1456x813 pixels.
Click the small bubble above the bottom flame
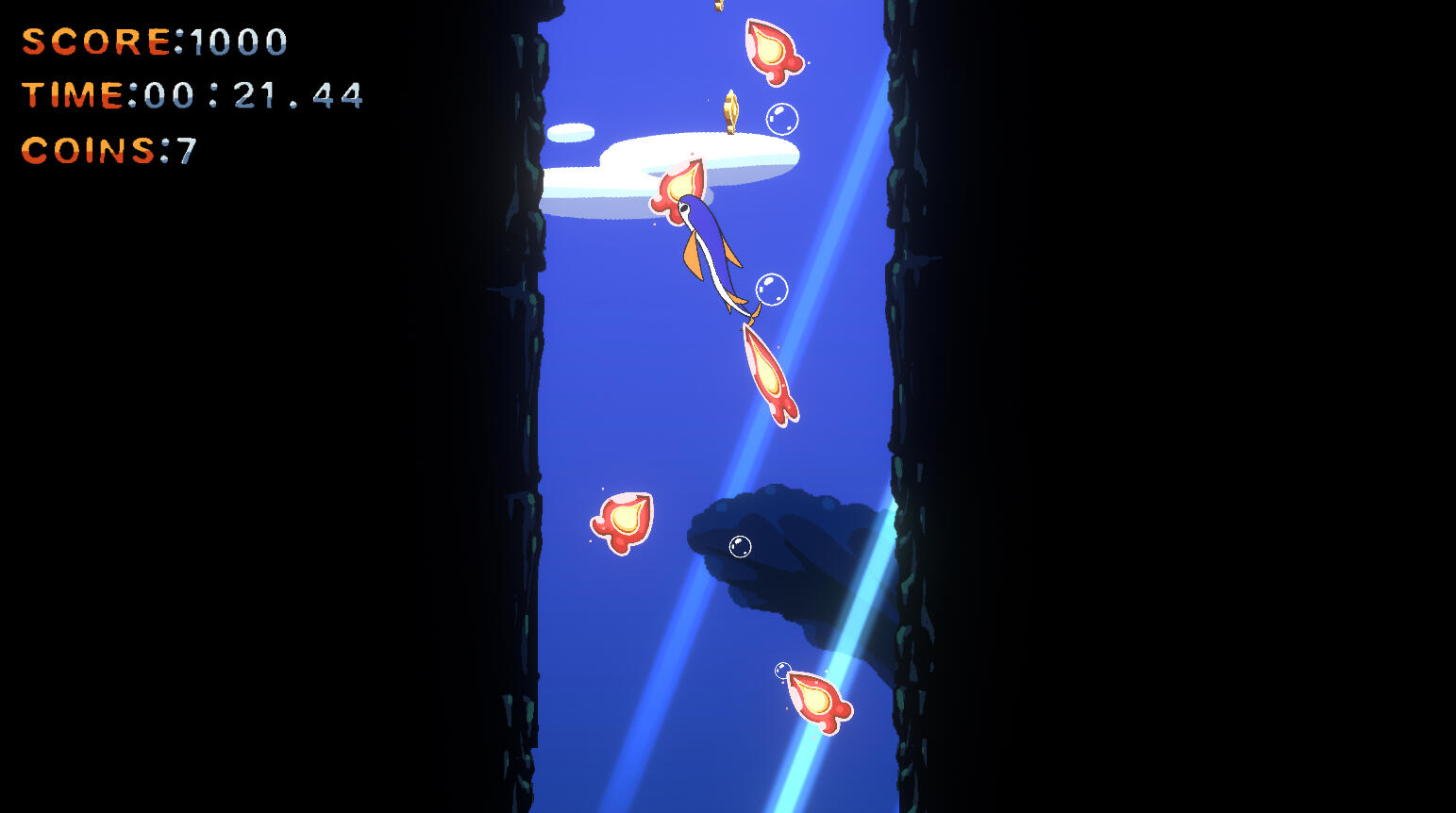[x=783, y=672]
